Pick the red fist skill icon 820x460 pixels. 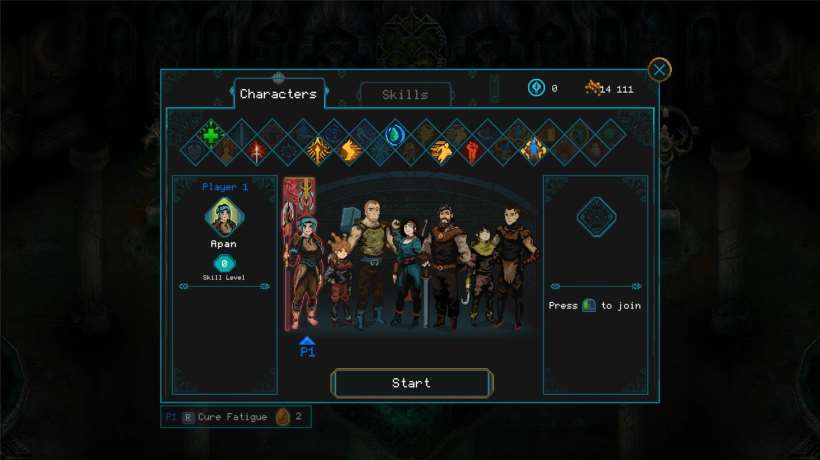tap(471, 151)
